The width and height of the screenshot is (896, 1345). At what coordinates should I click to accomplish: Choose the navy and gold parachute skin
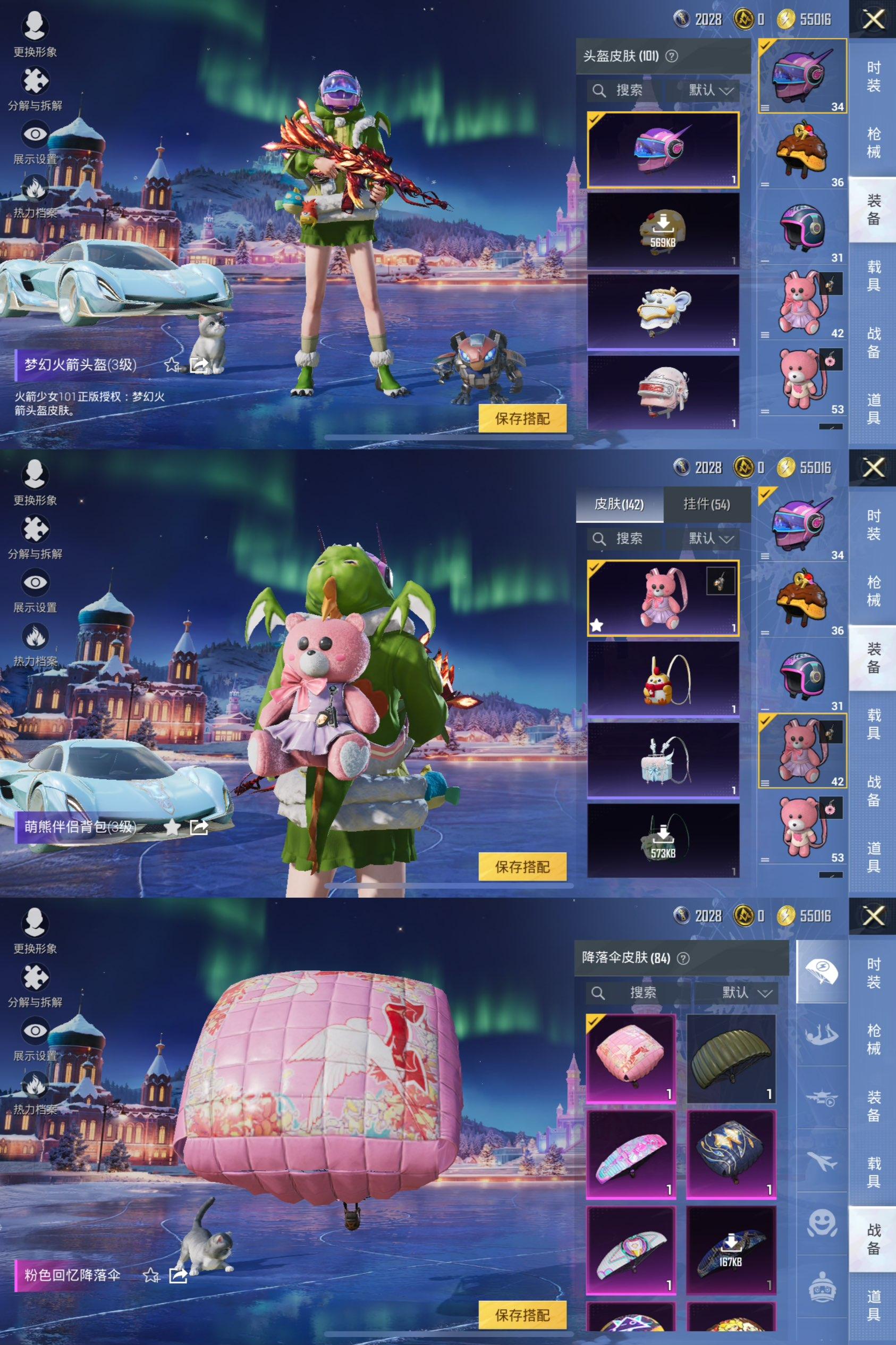(x=731, y=1154)
